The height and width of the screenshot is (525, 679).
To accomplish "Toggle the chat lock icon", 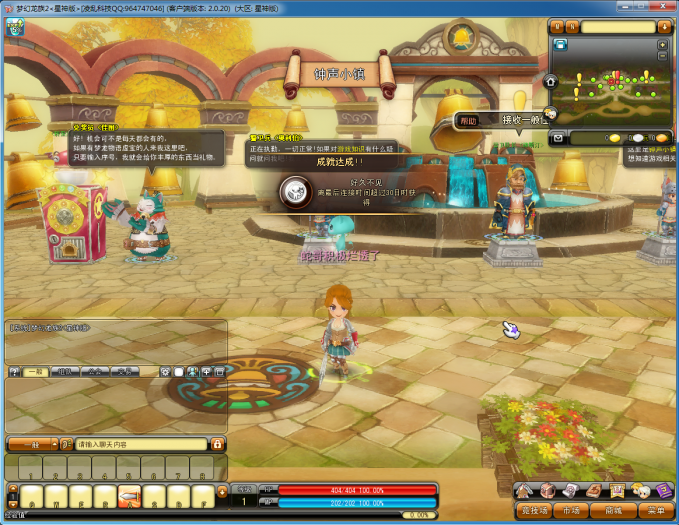I will [217, 443].
